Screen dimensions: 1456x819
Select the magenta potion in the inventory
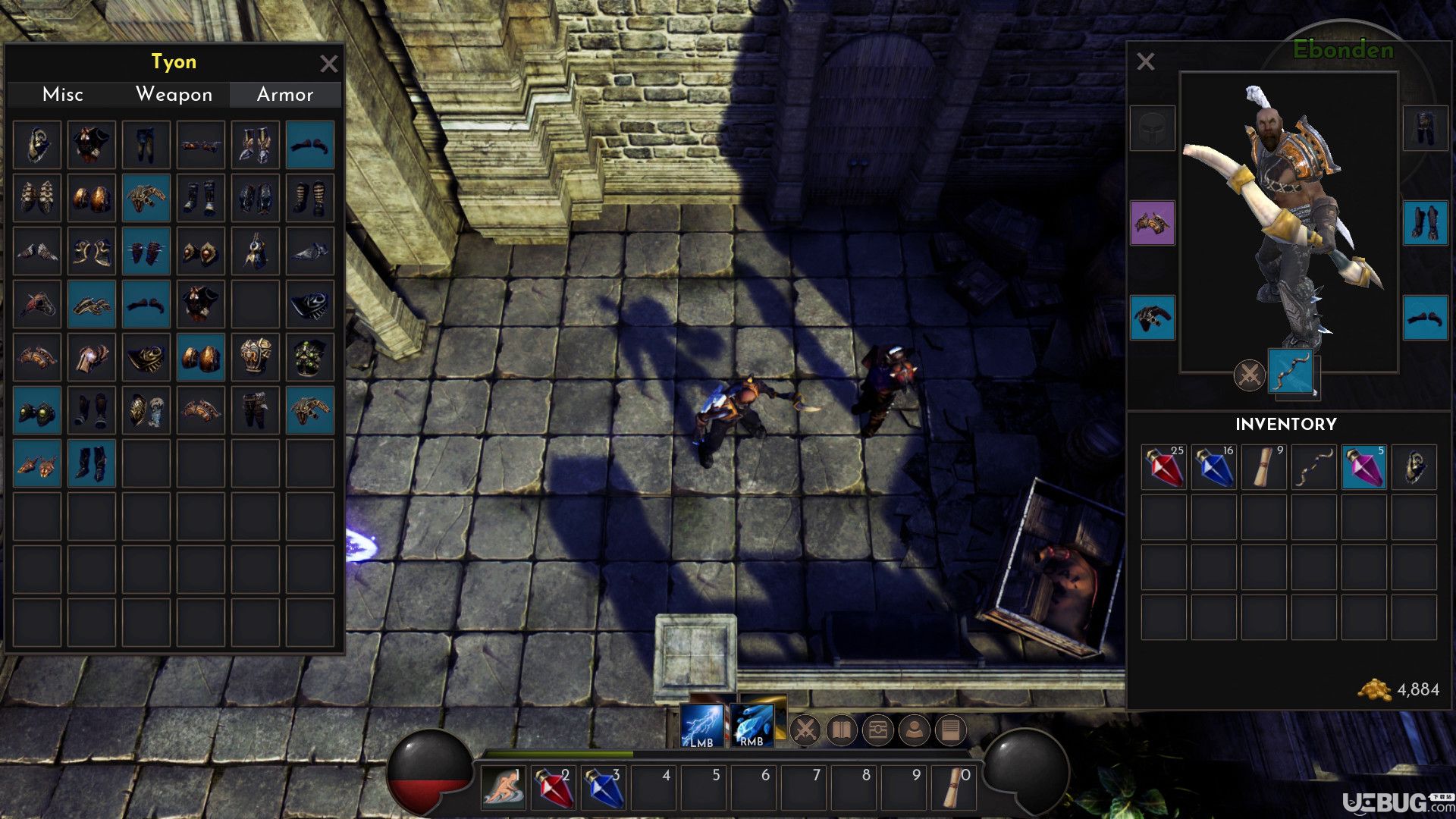pyautogui.click(x=1364, y=467)
